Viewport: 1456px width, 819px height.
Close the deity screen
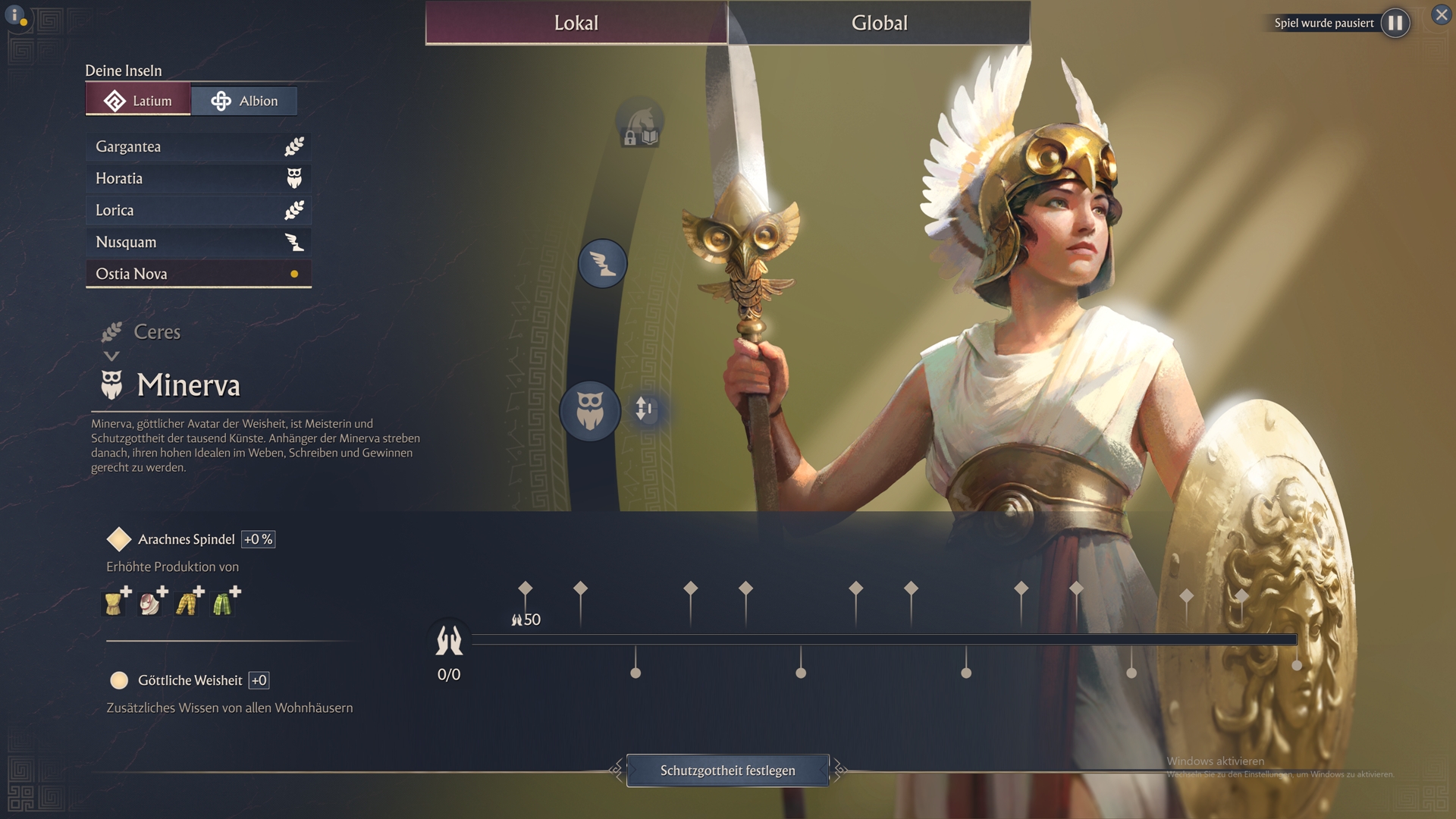[x=1441, y=15]
